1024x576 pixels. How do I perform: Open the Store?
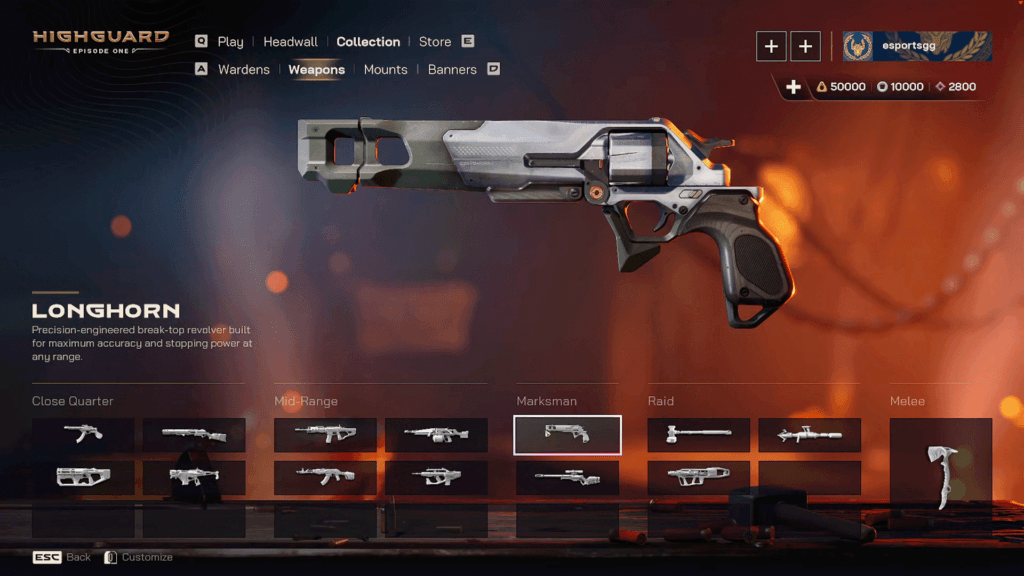435,42
